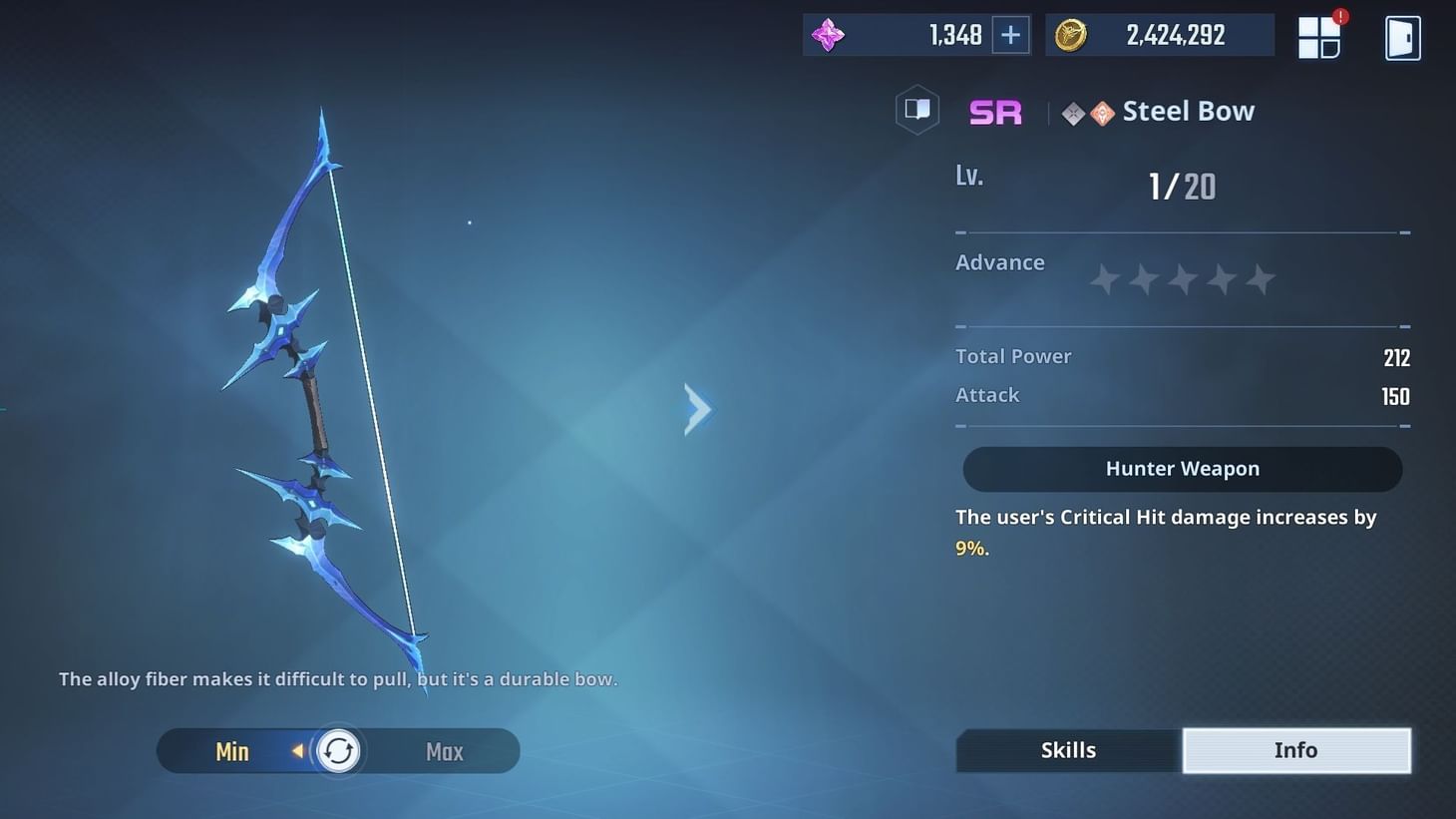Image resolution: width=1456 pixels, height=819 pixels.
Task: Open the weapon codex book icon
Action: click(916, 110)
